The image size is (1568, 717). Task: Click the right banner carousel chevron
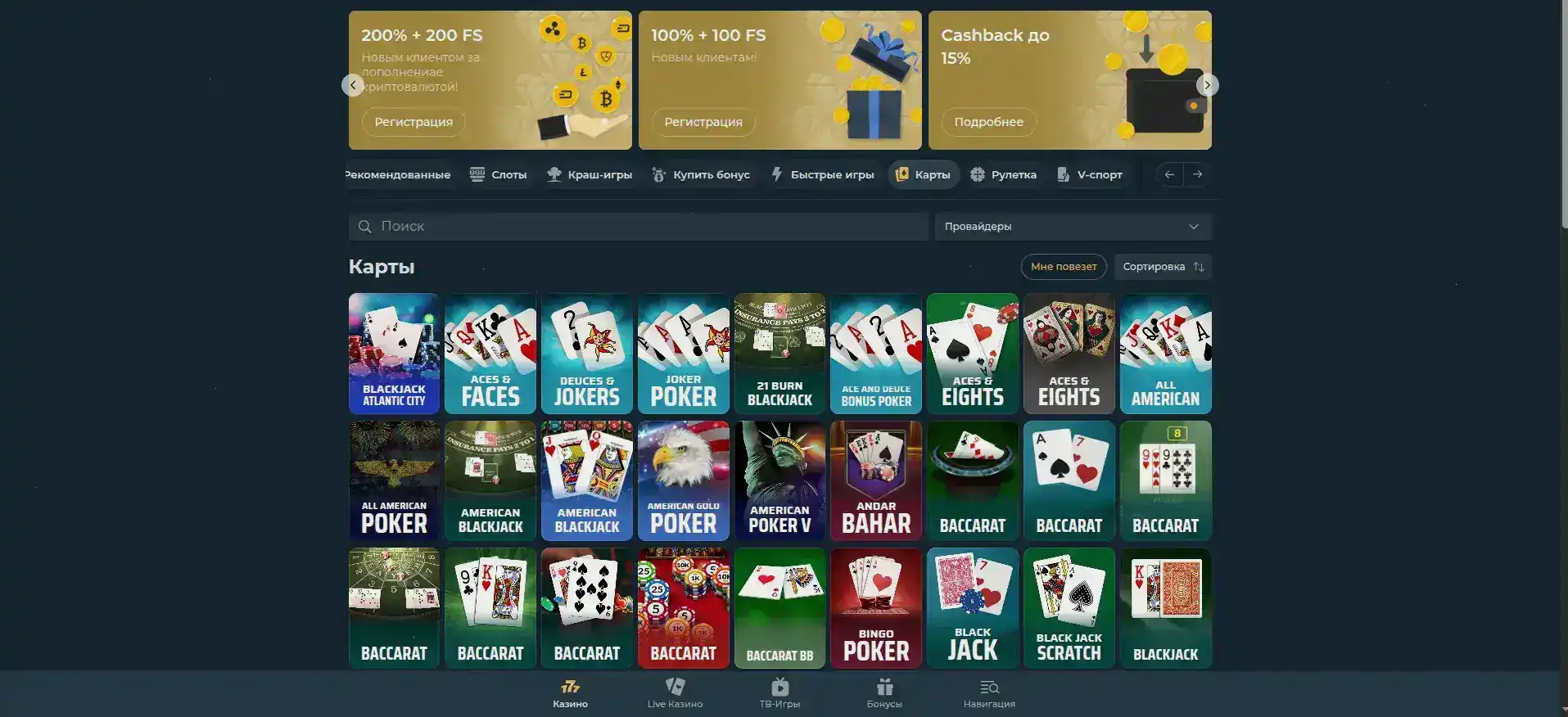1209,84
